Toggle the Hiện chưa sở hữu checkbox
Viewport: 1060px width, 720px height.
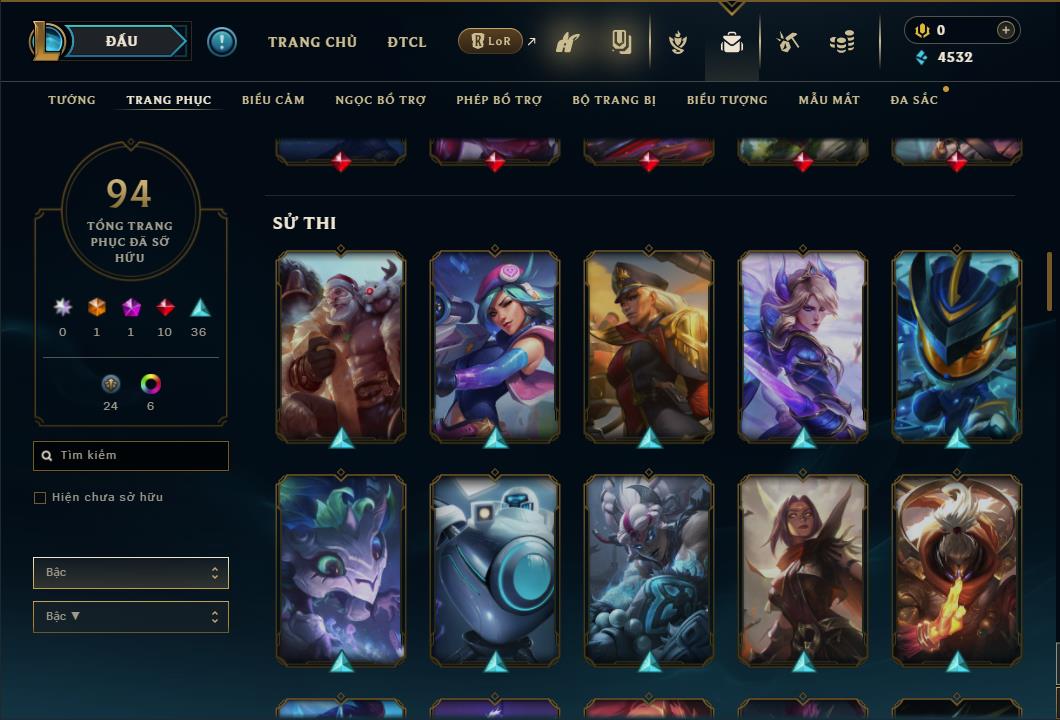point(40,498)
